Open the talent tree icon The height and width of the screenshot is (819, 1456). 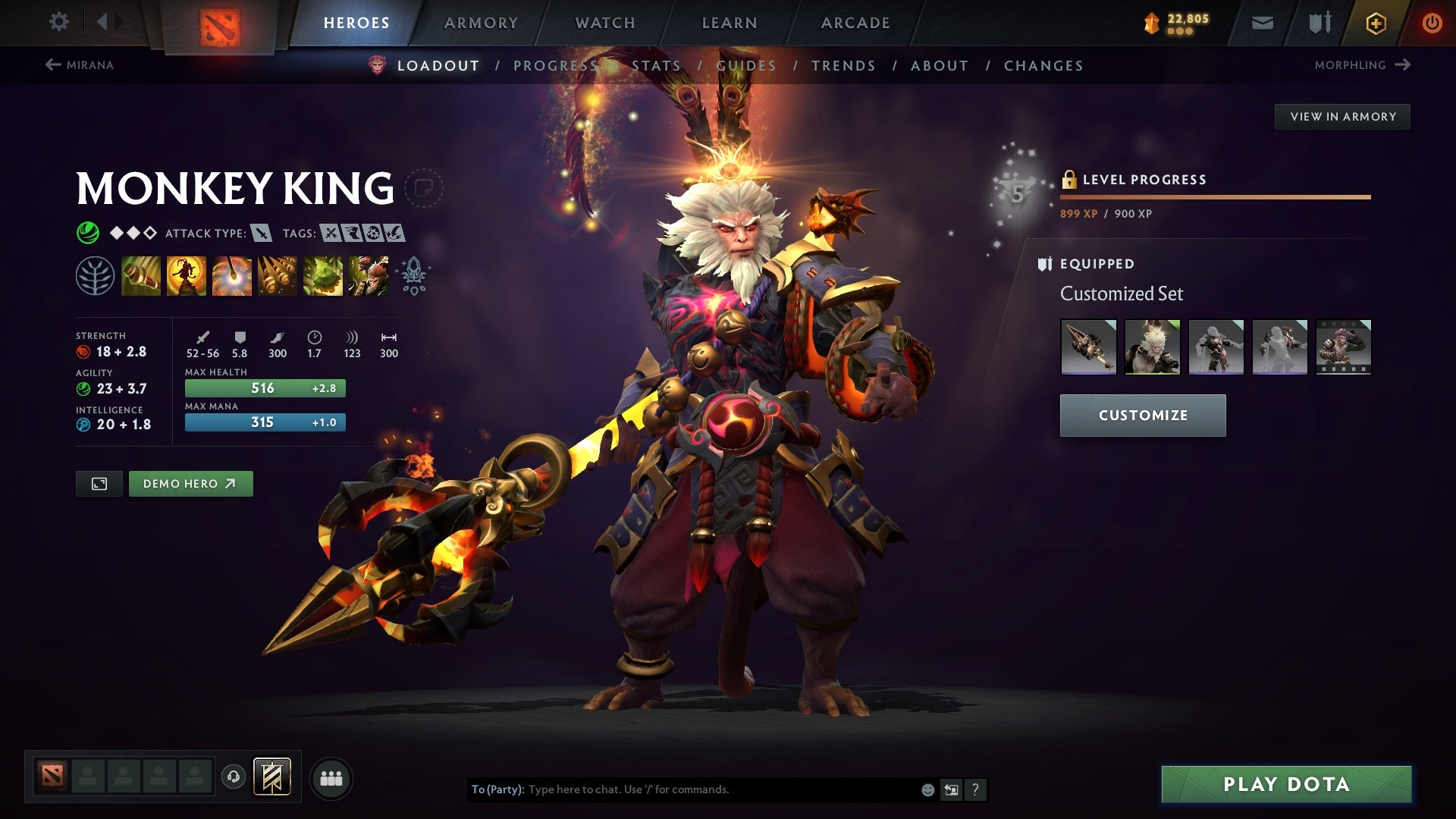[x=96, y=275]
